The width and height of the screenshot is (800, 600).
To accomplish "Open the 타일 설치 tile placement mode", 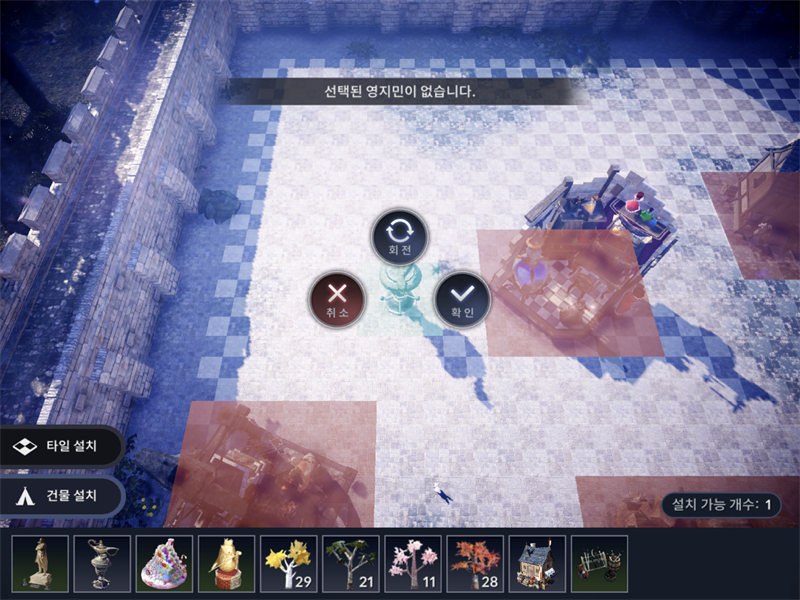I will 62,448.
